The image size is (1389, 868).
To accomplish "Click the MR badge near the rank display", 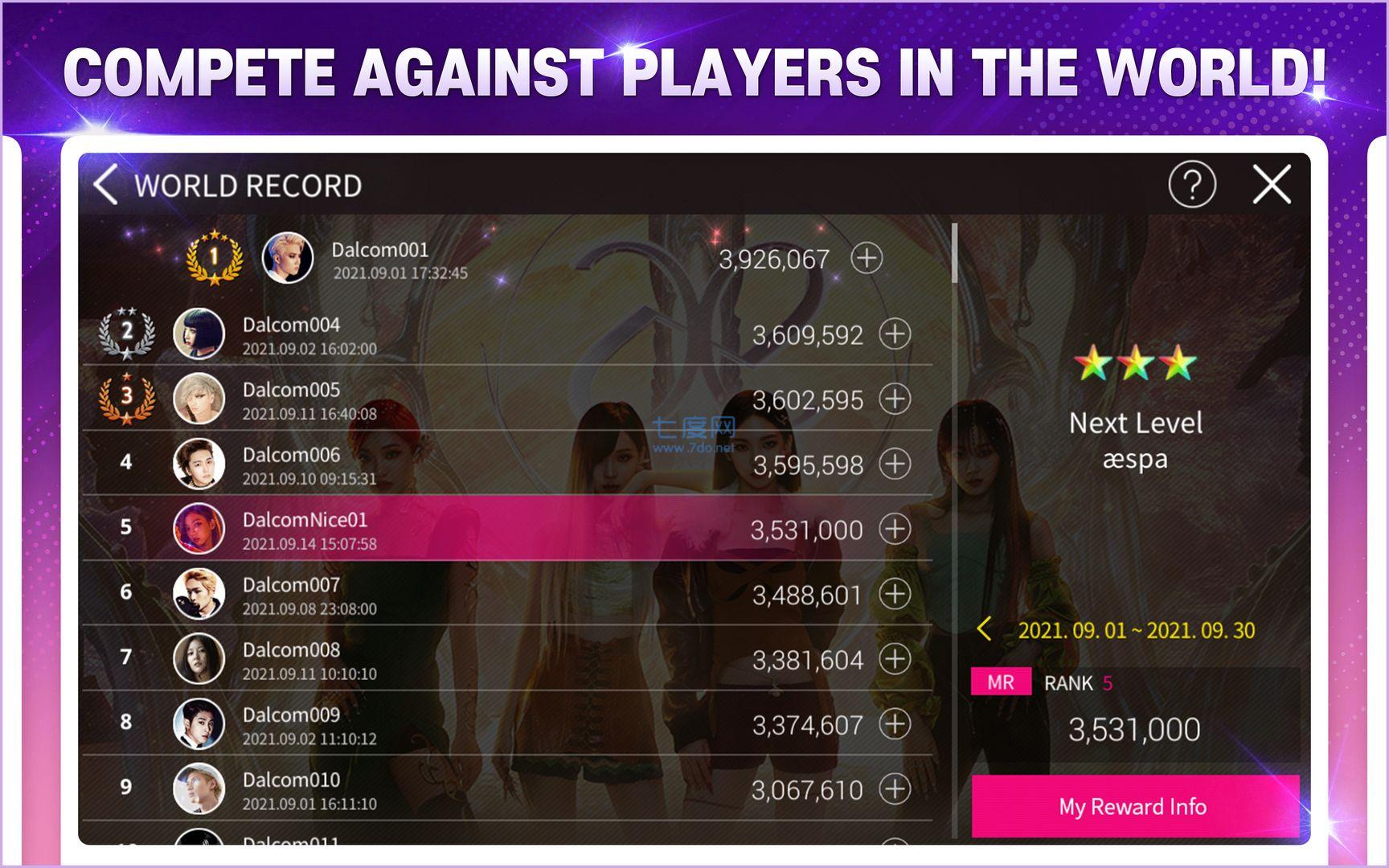I will coord(1001,682).
